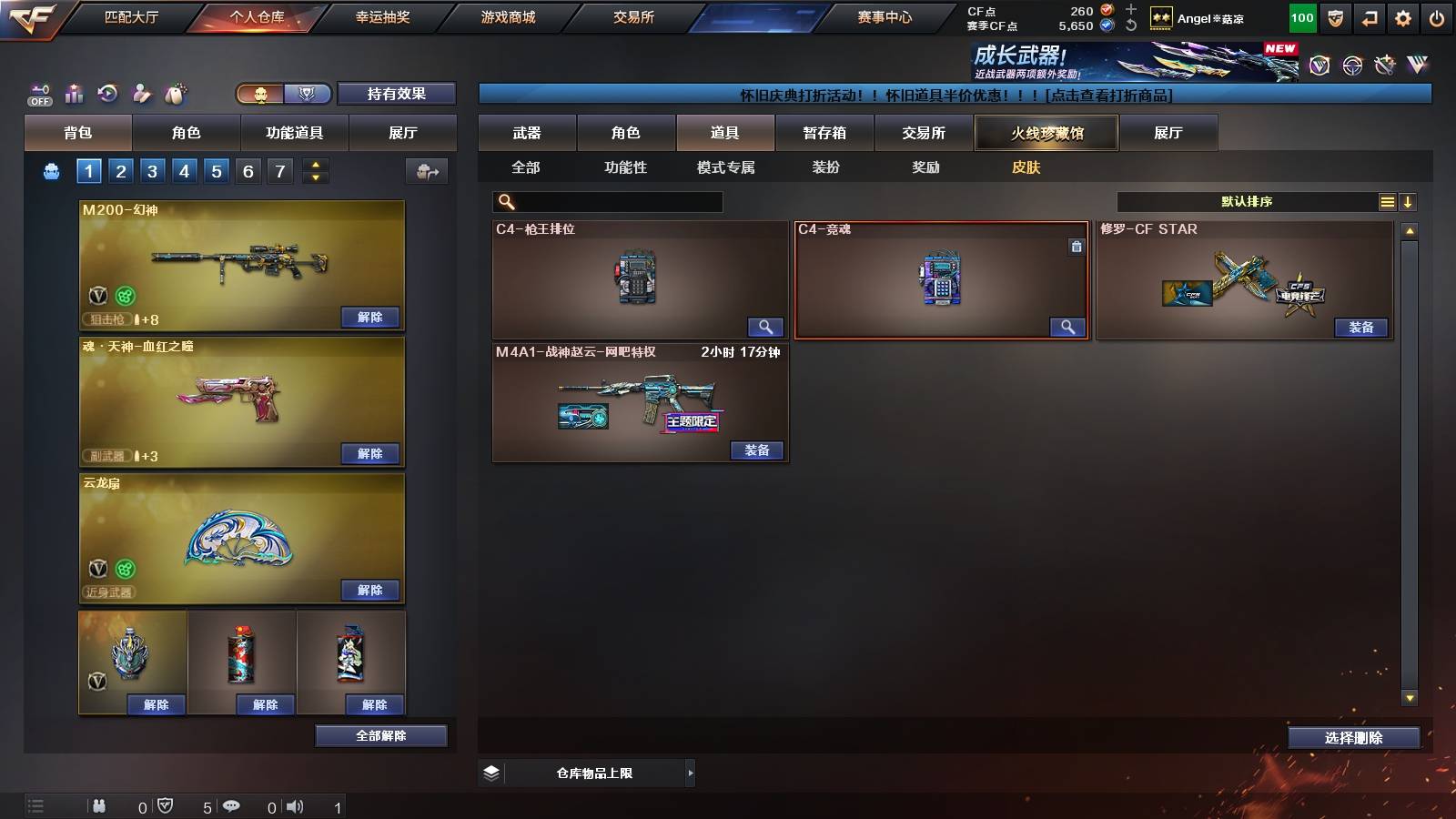Viewport: 1456px width, 819px height.
Task: Click the 全部解除 button
Action: 380,735
